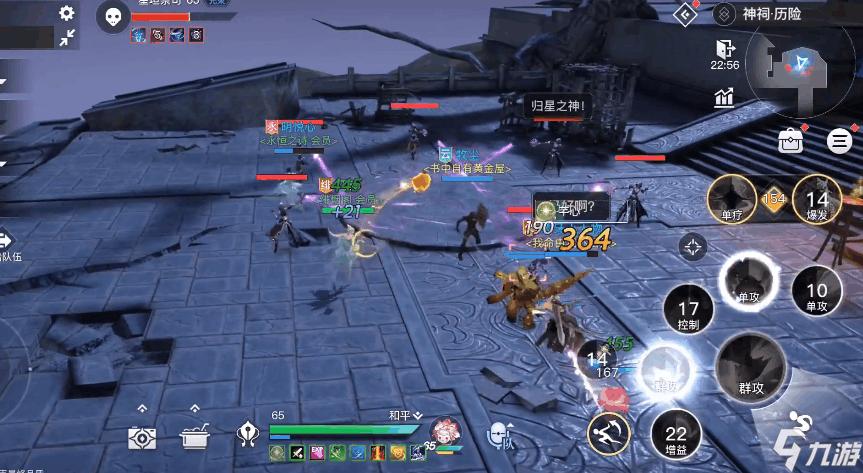Use the 单攻 skill with cooldown 10

[x=816, y=289]
